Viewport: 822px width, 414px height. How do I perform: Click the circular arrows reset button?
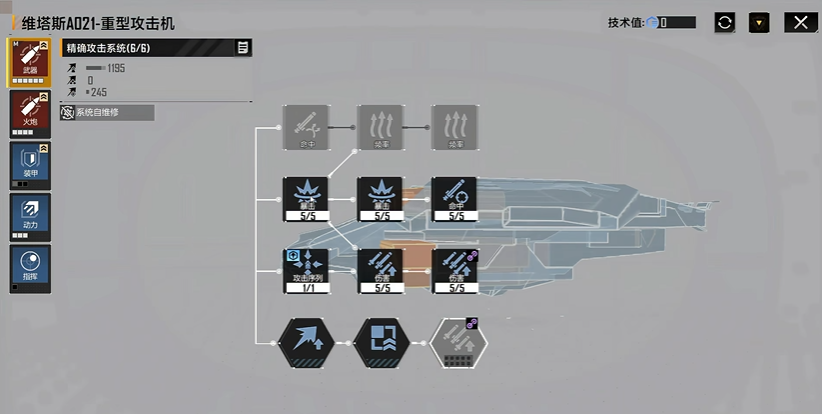click(725, 22)
